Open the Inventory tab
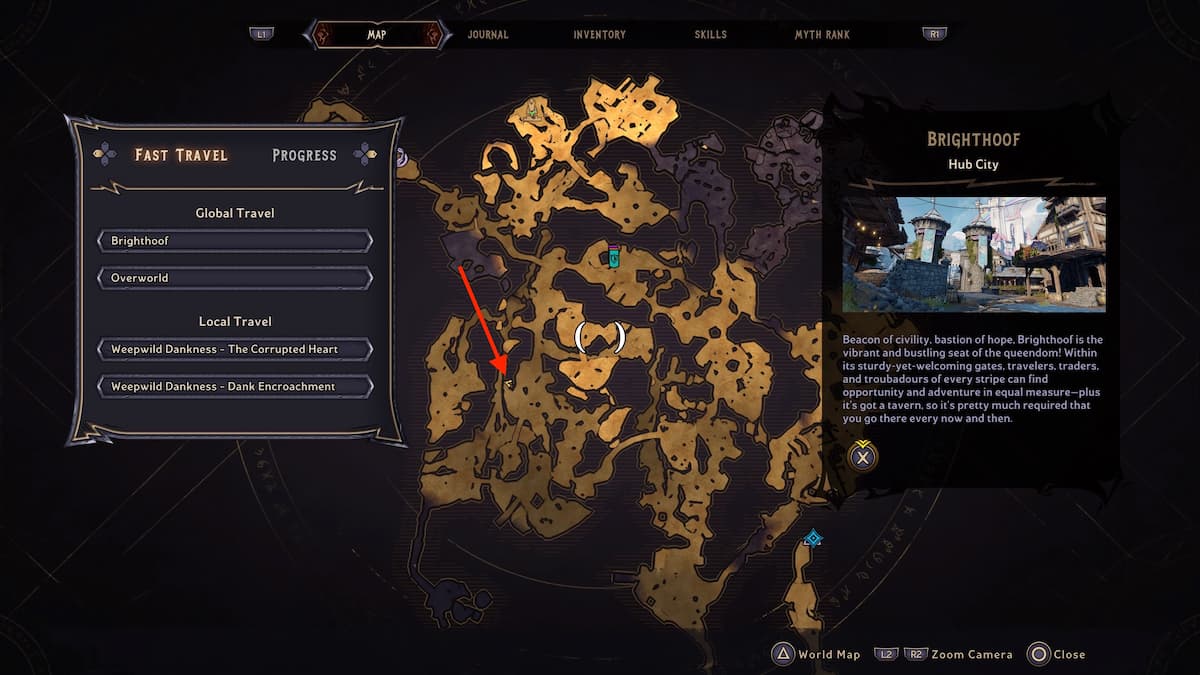This screenshot has height=675, width=1200. tap(599, 34)
